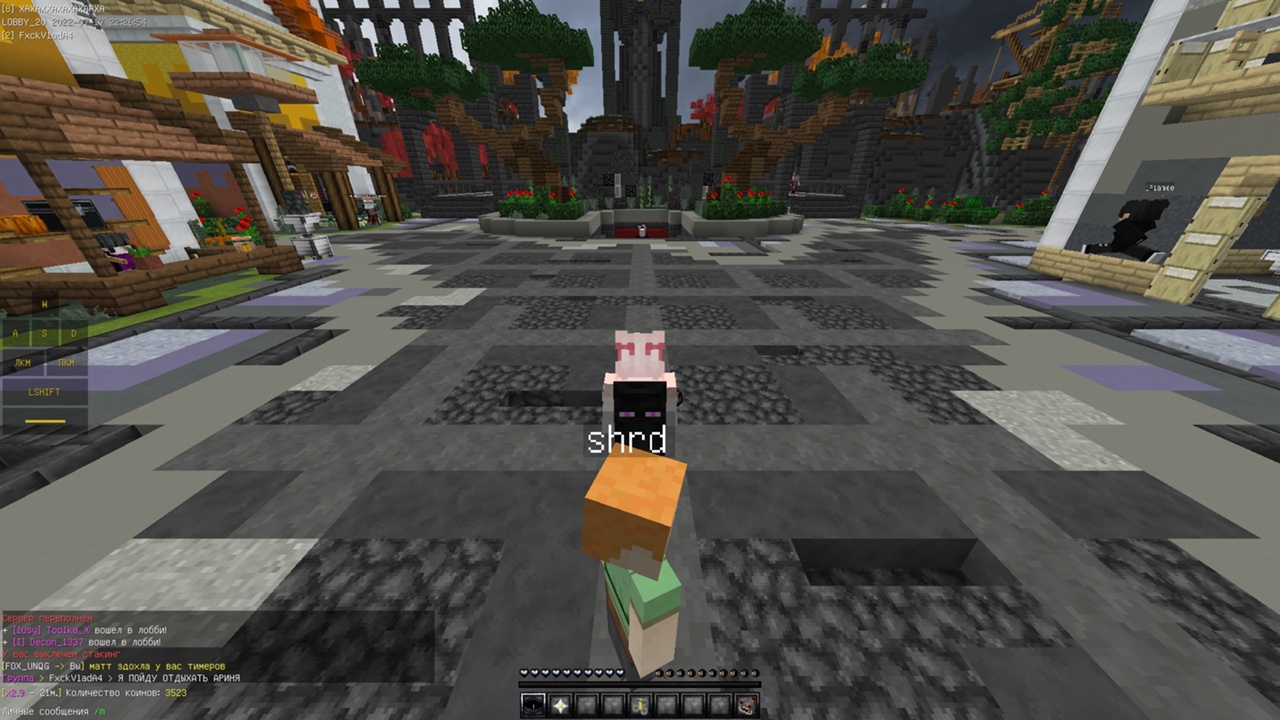
Task: Click the coin count 3523 in chat
Action: click(174, 690)
